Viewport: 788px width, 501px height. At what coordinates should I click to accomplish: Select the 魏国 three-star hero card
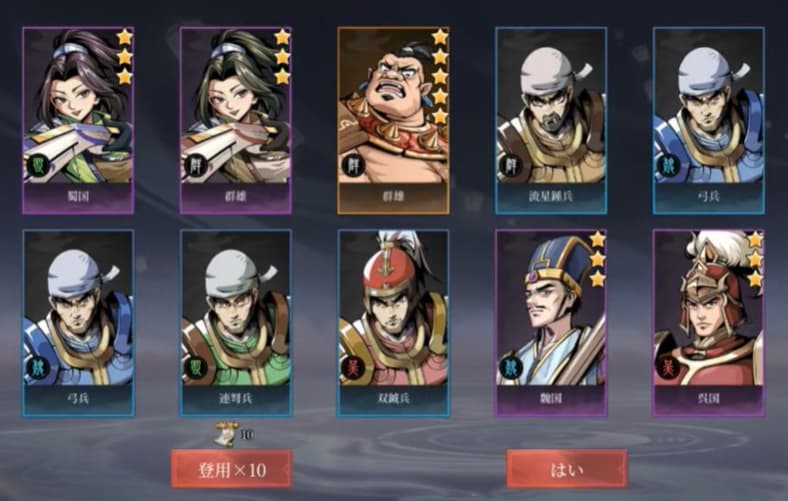pyautogui.click(x=551, y=322)
